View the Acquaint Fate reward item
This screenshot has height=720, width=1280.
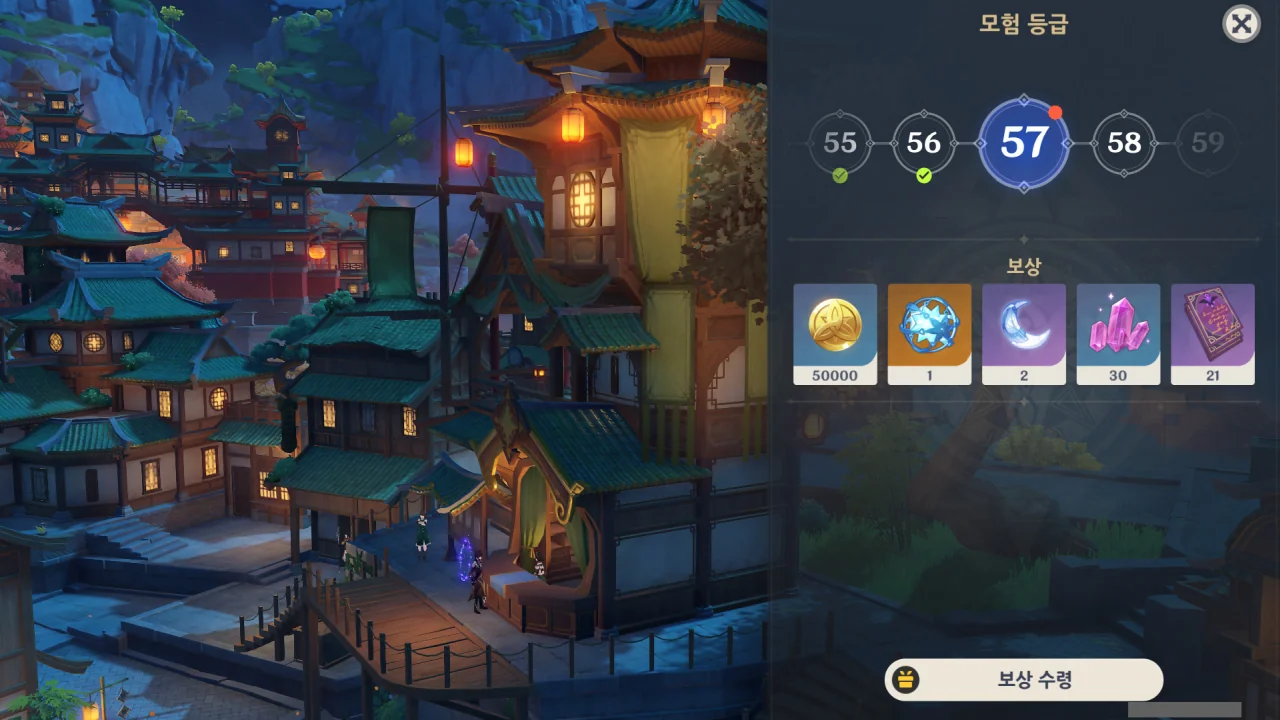click(x=929, y=333)
